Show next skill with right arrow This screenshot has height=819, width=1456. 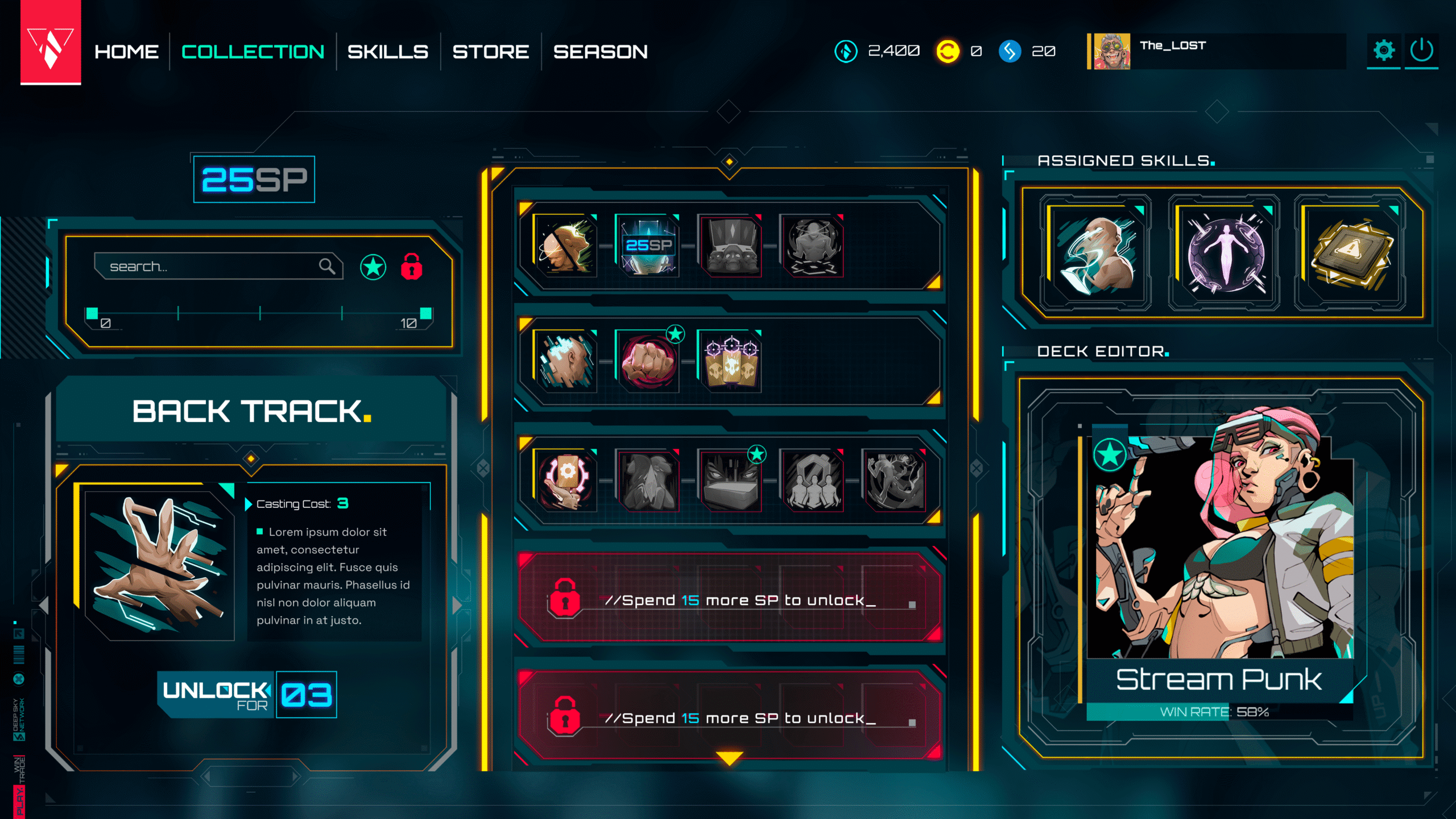(457, 606)
